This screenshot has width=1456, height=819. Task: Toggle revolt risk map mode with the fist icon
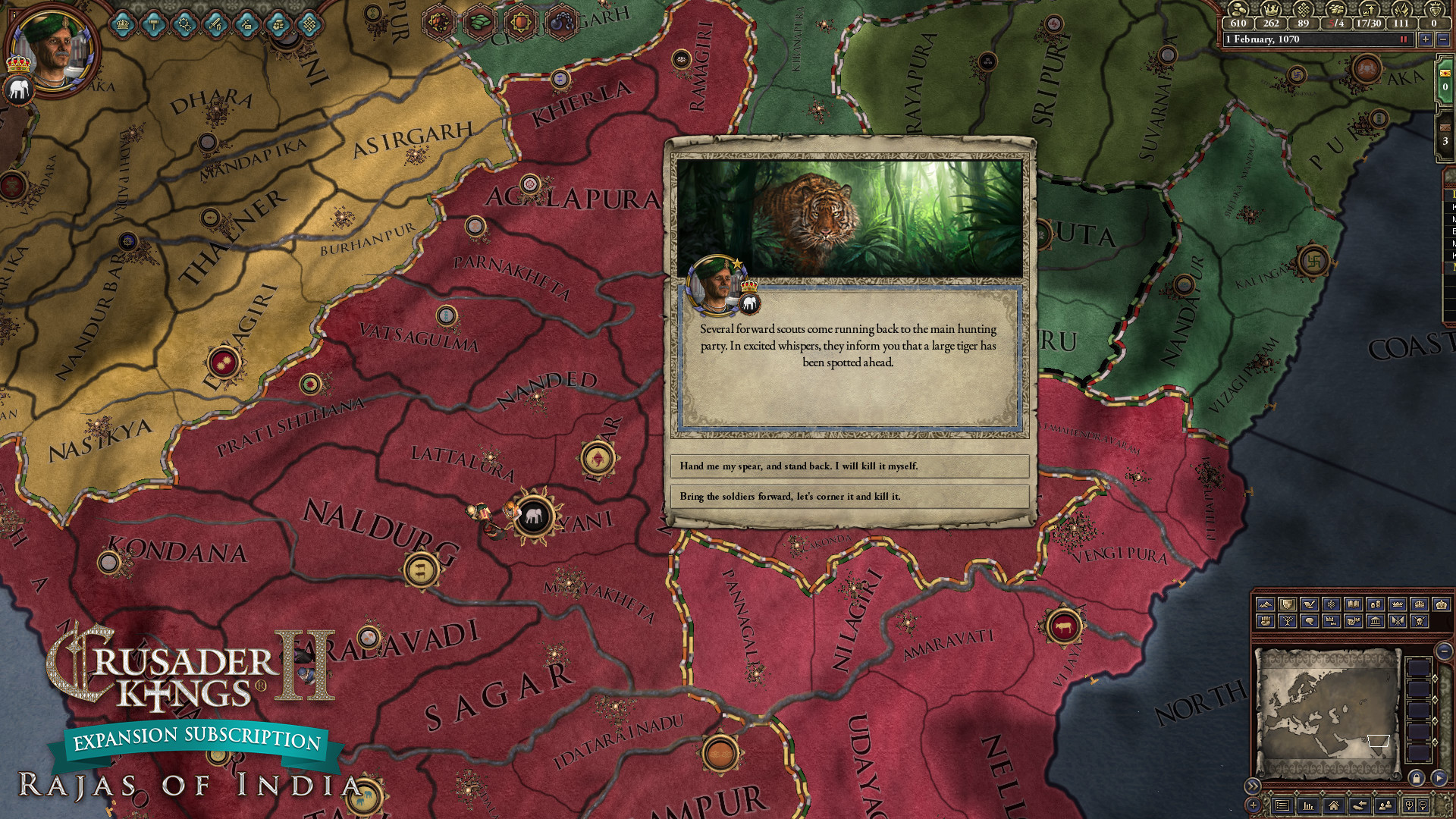point(1265,622)
